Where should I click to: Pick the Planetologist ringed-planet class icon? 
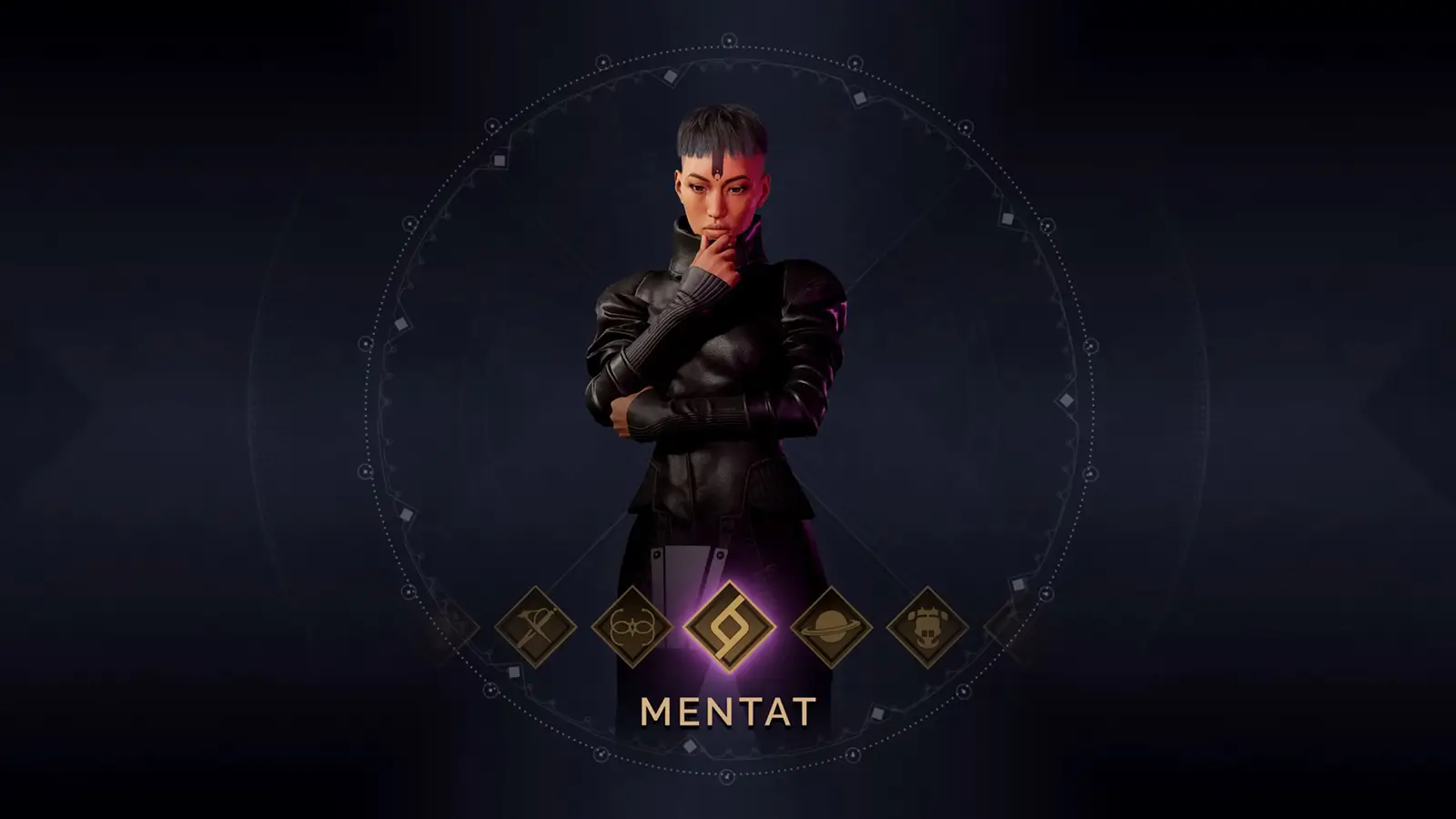pos(831,625)
